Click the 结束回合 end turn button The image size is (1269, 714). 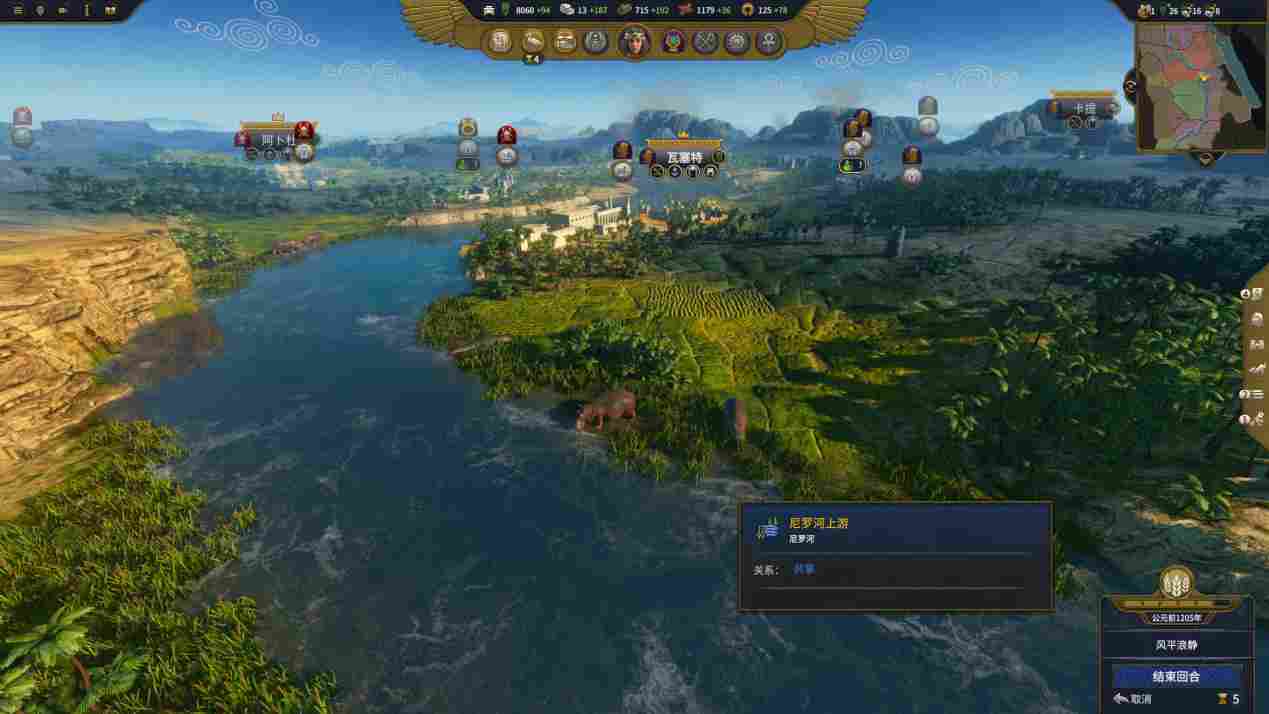click(x=1176, y=676)
